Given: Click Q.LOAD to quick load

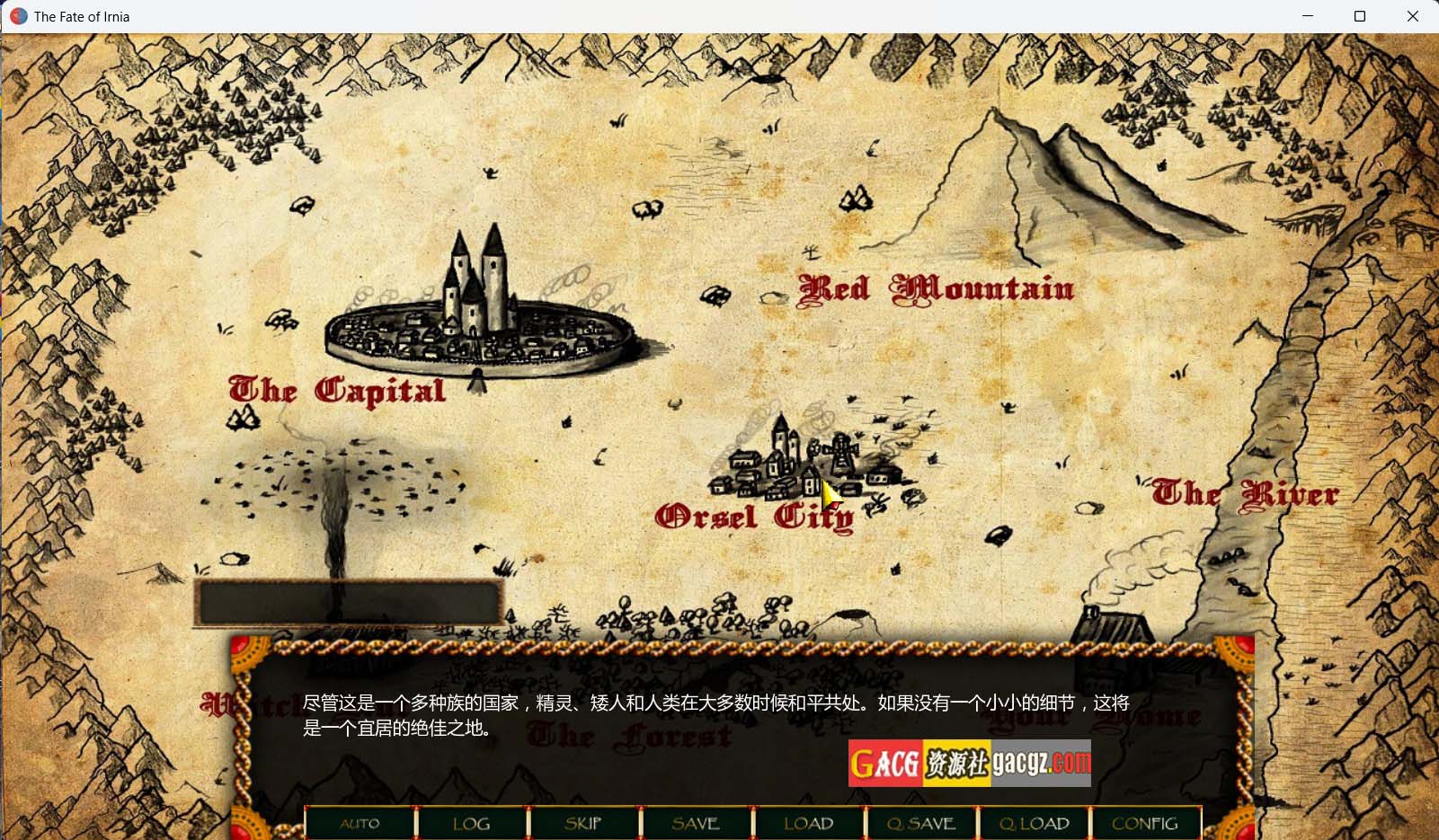Looking at the screenshot, I should (1034, 823).
